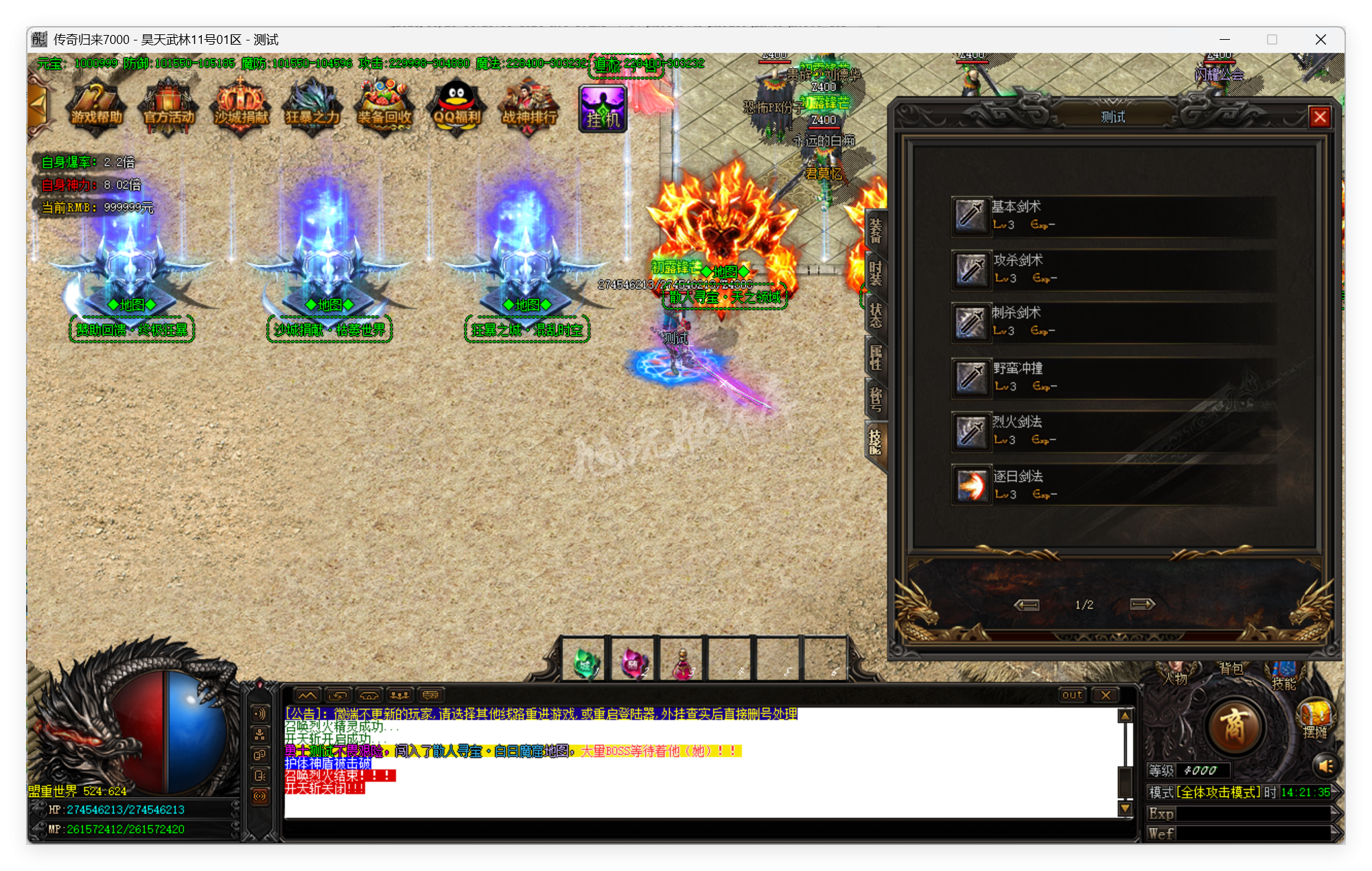
Task: Toggle the 挂机 auto-play button
Action: pyautogui.click(x=603, y=108)
